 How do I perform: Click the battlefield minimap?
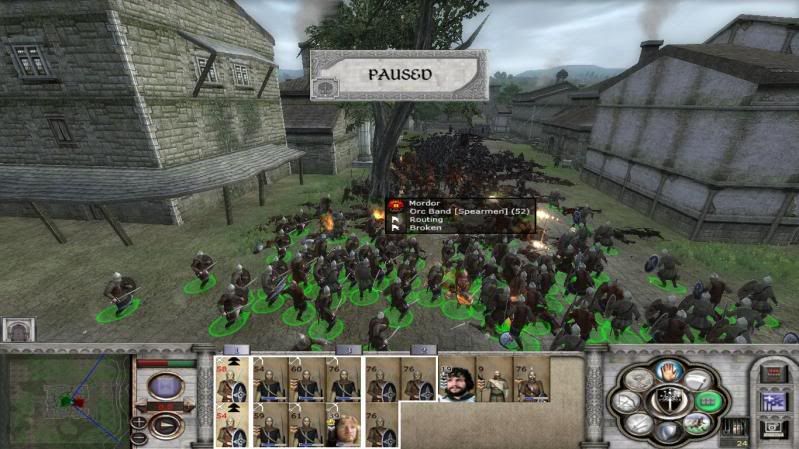pos(66,400)
